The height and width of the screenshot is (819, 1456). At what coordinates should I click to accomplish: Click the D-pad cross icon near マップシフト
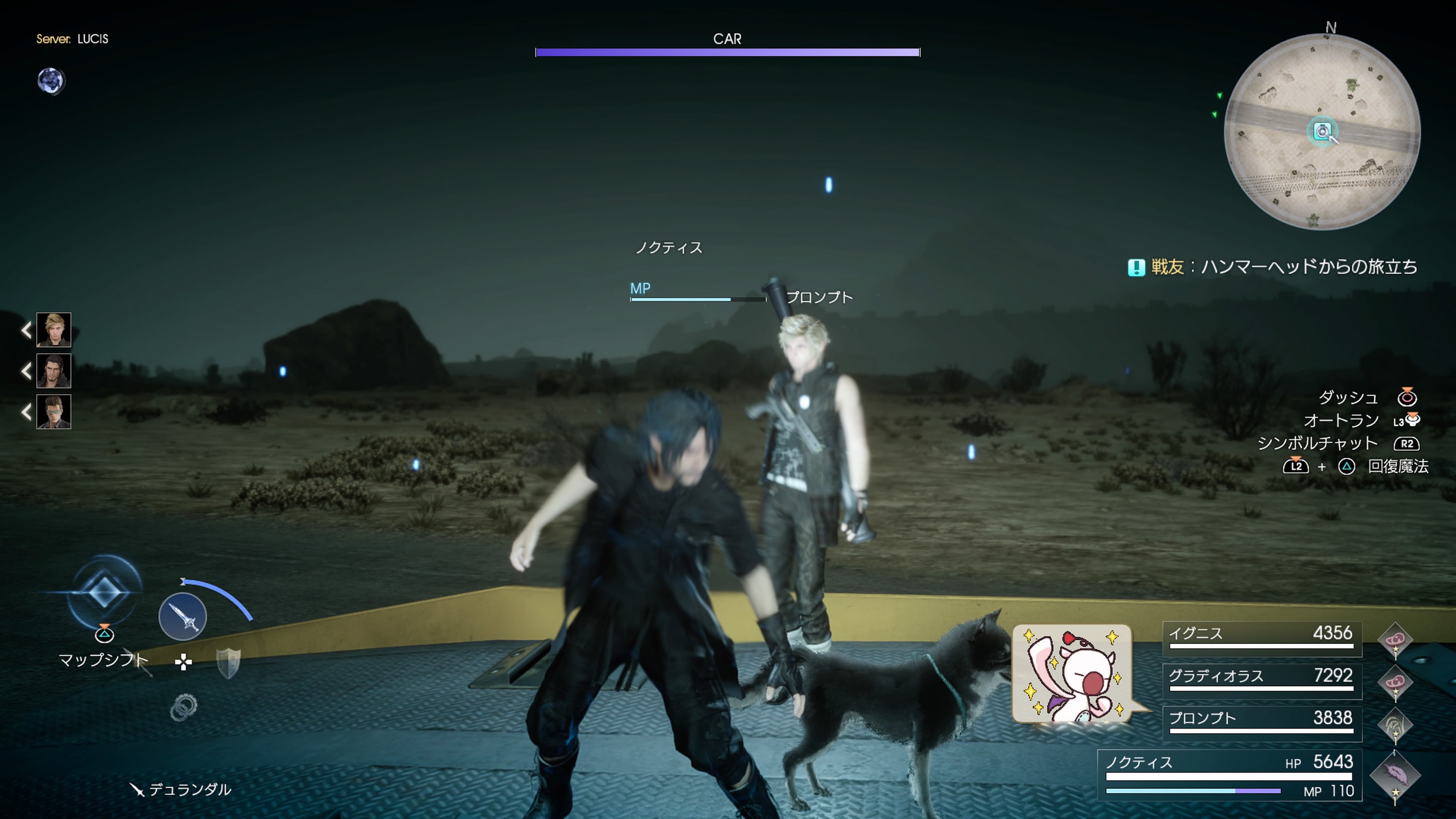pyautogui.click(x=184, y=661)
